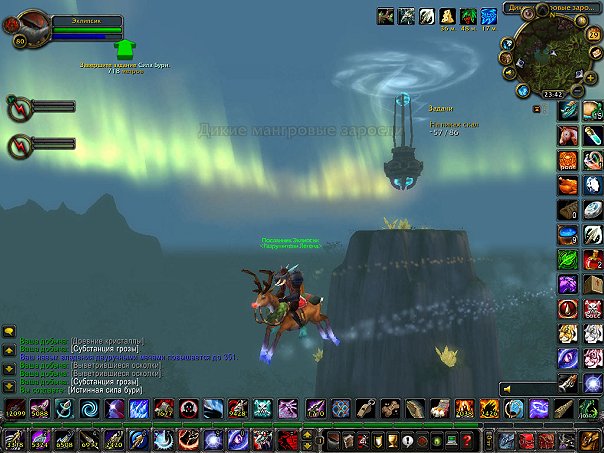Image resolution: width=604 pixels, height=453 pixels.
Task: Open the red question mark help button
Action: click(x=467, y=440)
